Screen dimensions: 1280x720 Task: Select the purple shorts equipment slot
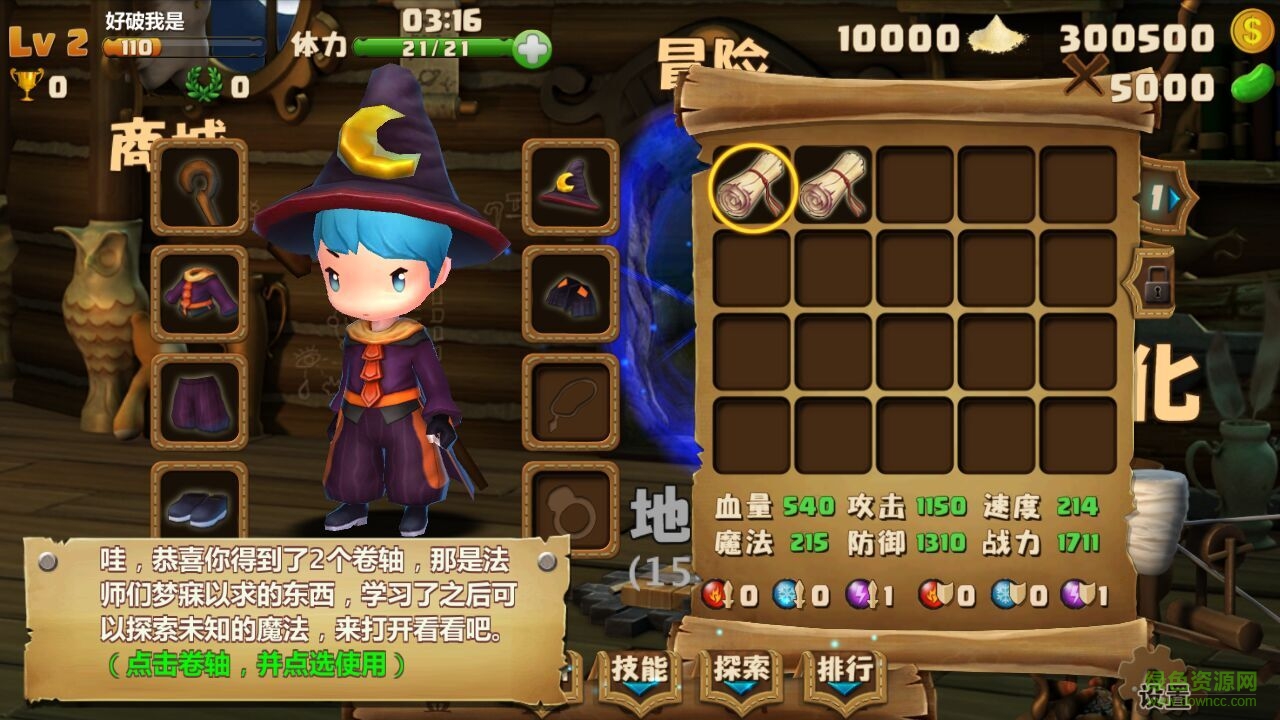point(197,398)
